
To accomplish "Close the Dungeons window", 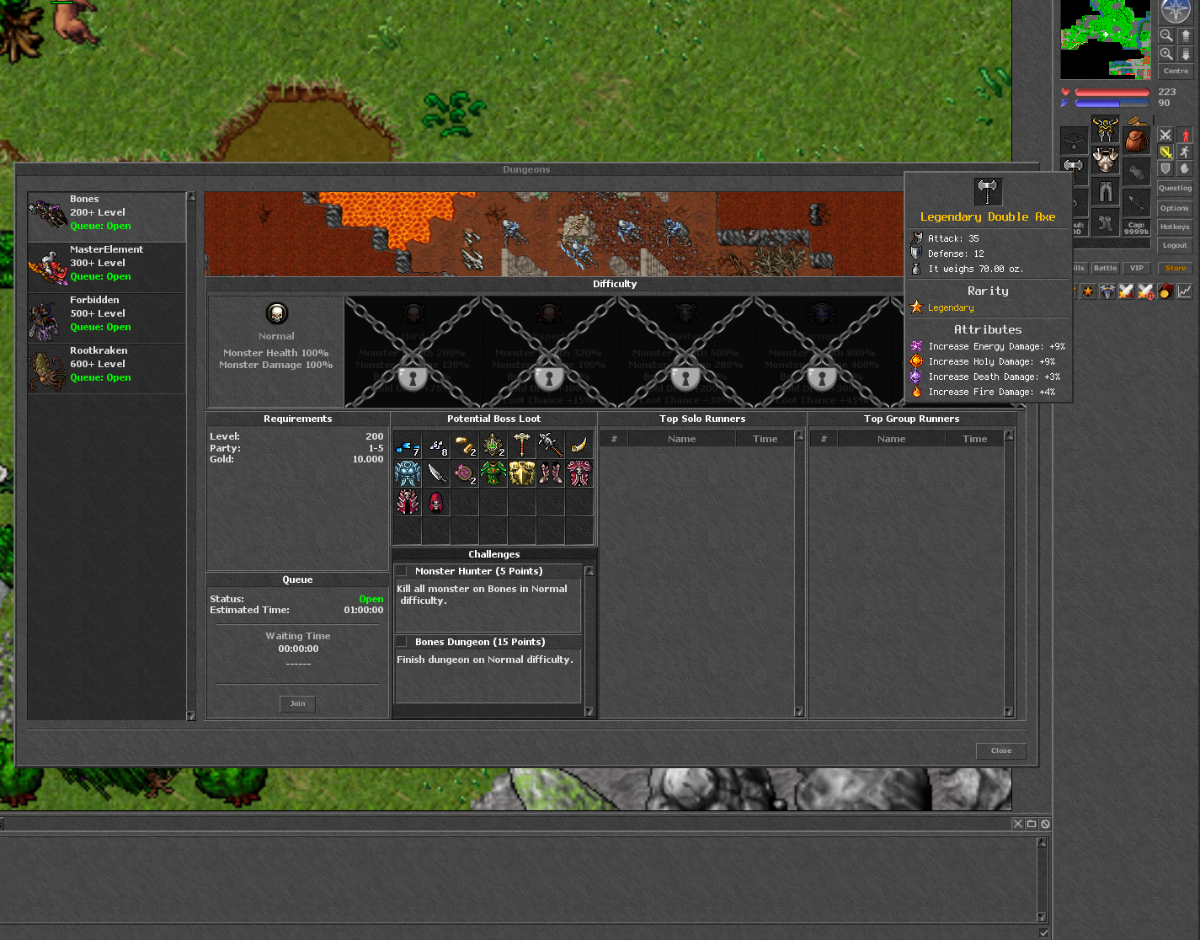I will (x=1001, y=751).
